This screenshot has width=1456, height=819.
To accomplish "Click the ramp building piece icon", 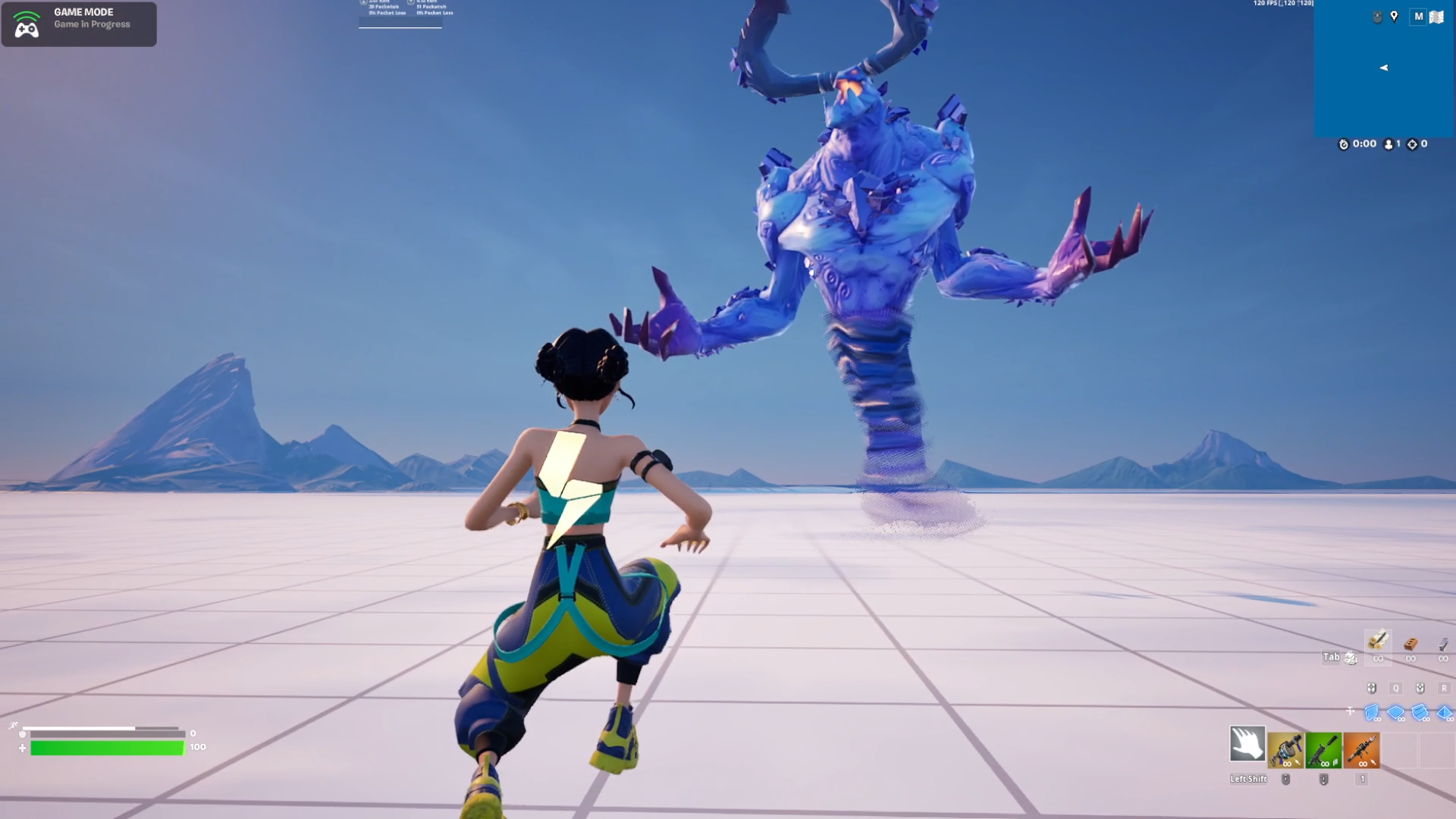I will 1419,712.
